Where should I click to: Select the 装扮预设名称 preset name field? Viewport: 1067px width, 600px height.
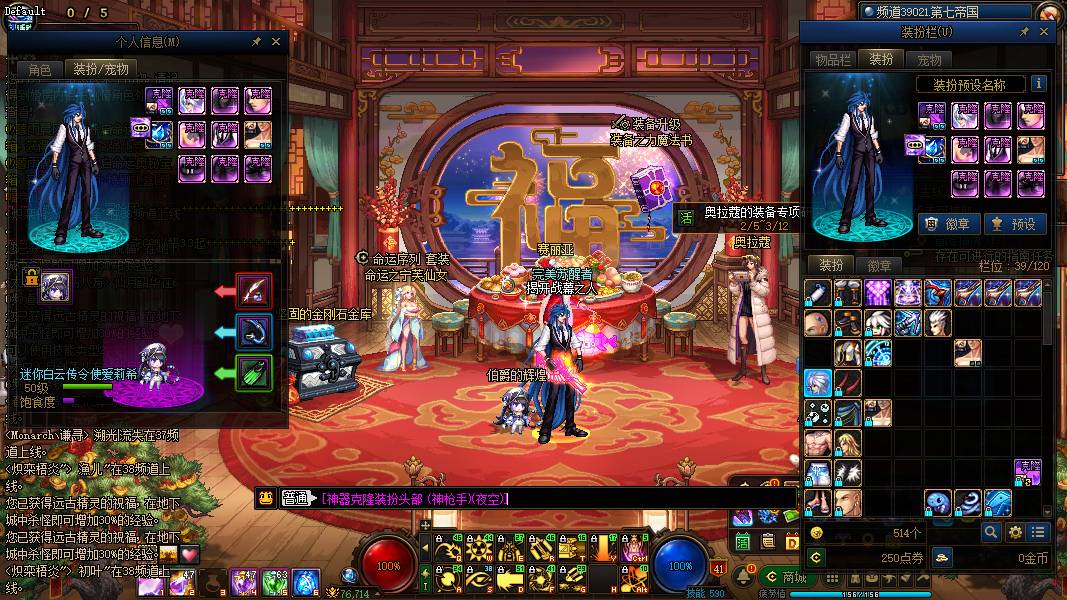968,85
